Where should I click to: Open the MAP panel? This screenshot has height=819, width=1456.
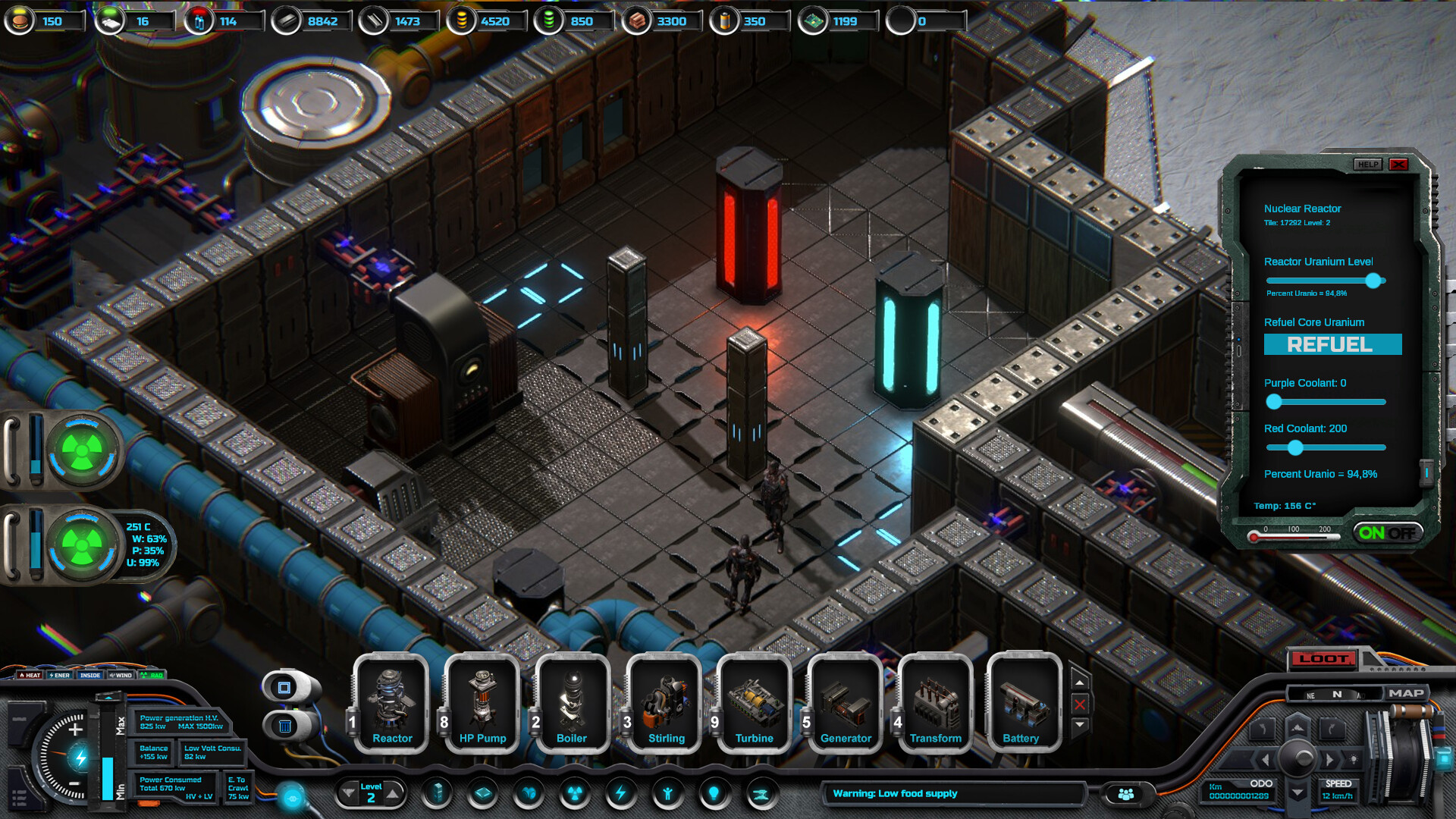1408,692
